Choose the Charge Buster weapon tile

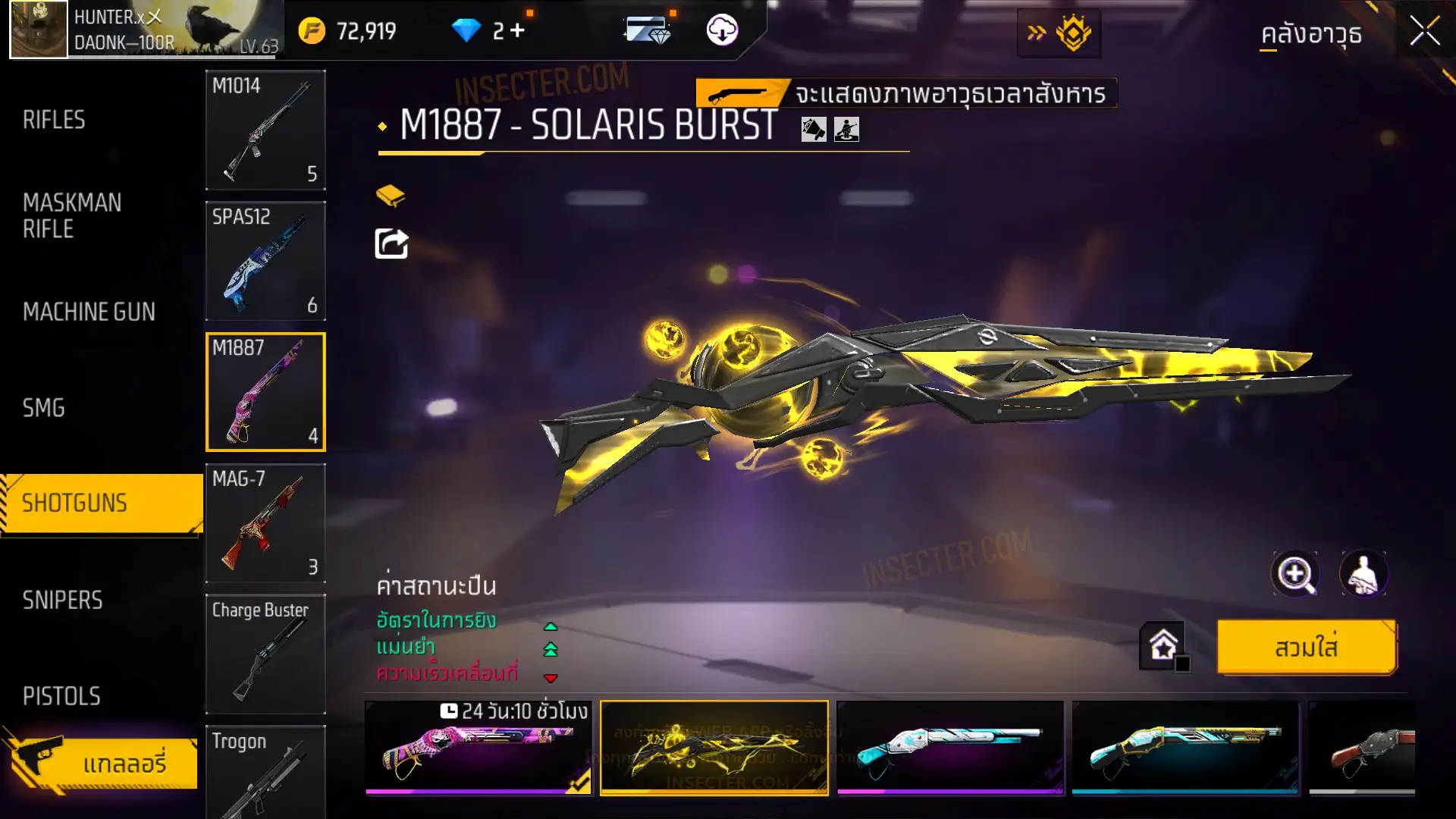(265, 654)
